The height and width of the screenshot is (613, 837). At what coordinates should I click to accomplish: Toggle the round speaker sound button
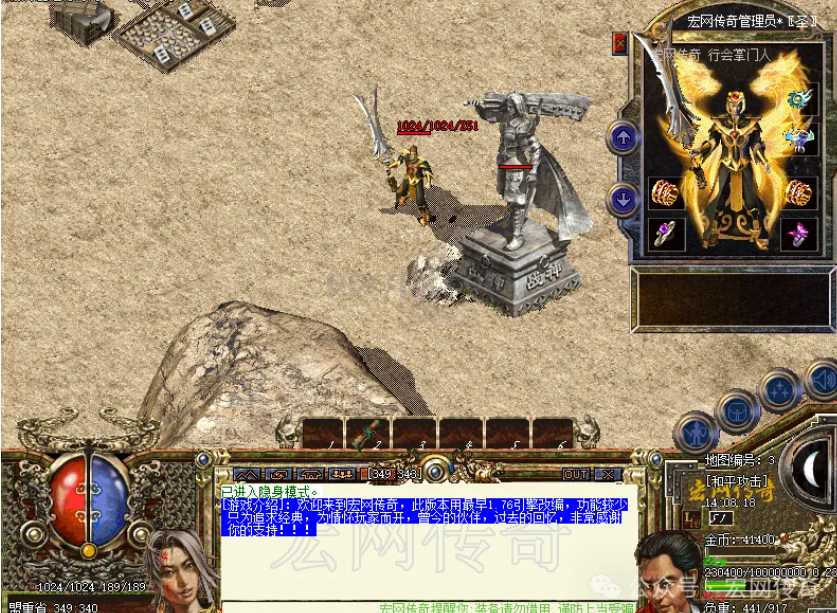[824, 381]
